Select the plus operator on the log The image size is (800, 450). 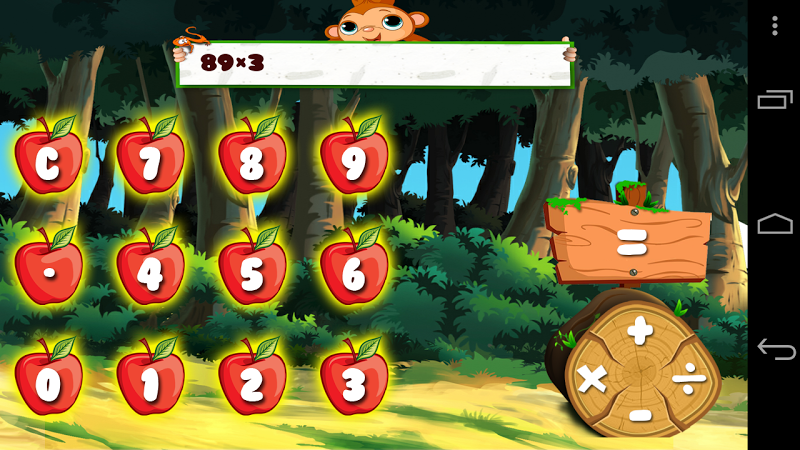[640, 328]
